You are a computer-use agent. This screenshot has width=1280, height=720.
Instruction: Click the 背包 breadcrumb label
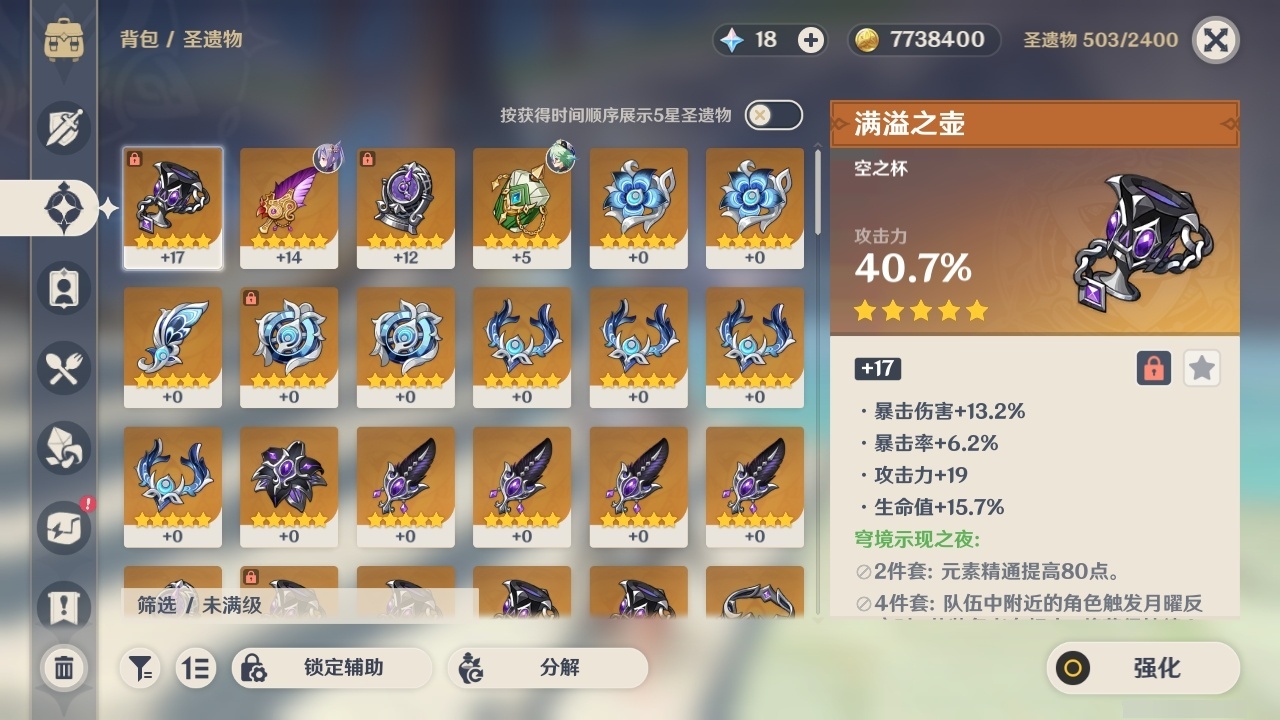[126, 40]
